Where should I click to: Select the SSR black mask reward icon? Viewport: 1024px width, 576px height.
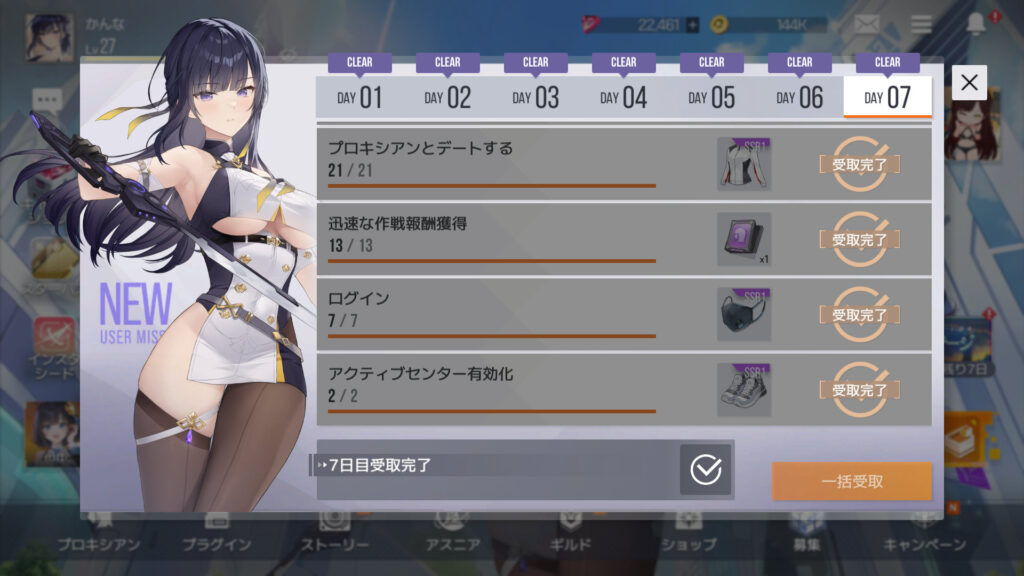pyautogui.click(x=743, y=315)
